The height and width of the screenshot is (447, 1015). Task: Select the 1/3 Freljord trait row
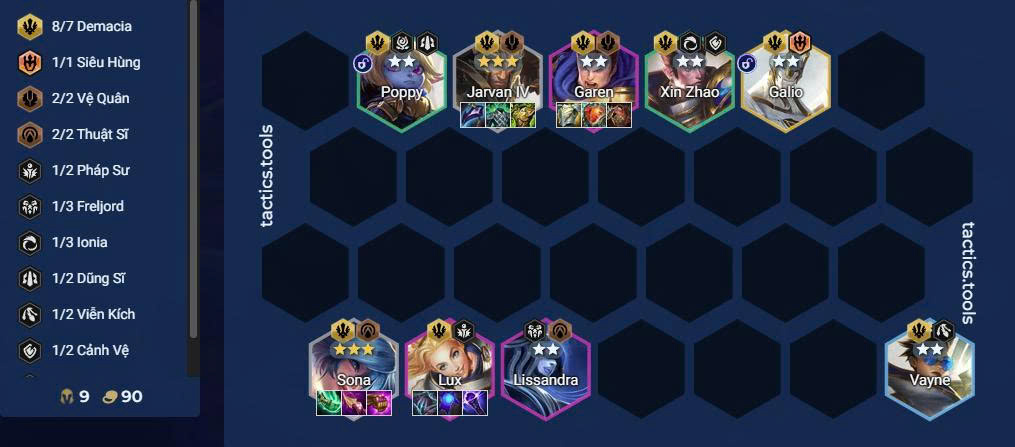click(88, 207)
